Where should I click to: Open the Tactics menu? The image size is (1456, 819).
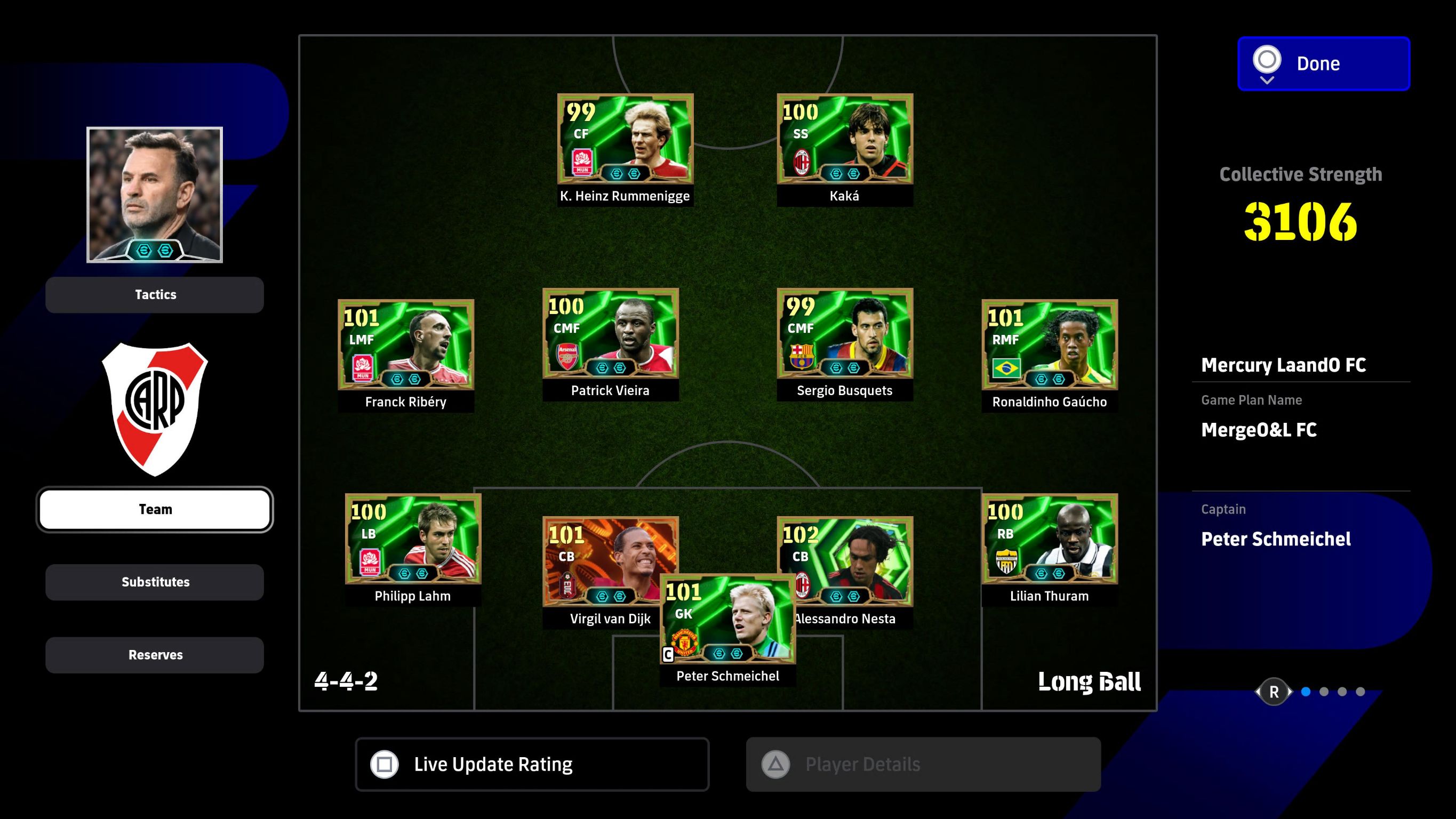155,294
